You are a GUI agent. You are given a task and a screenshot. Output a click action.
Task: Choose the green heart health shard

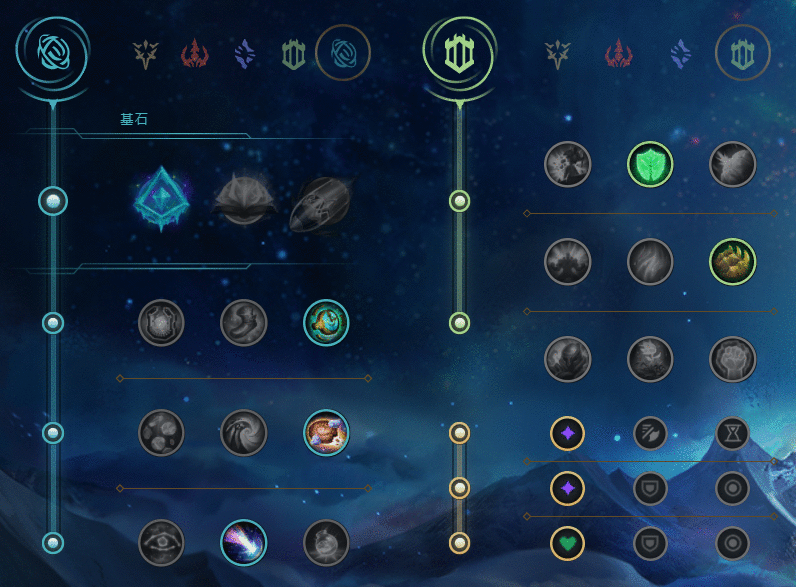point(567,543)
